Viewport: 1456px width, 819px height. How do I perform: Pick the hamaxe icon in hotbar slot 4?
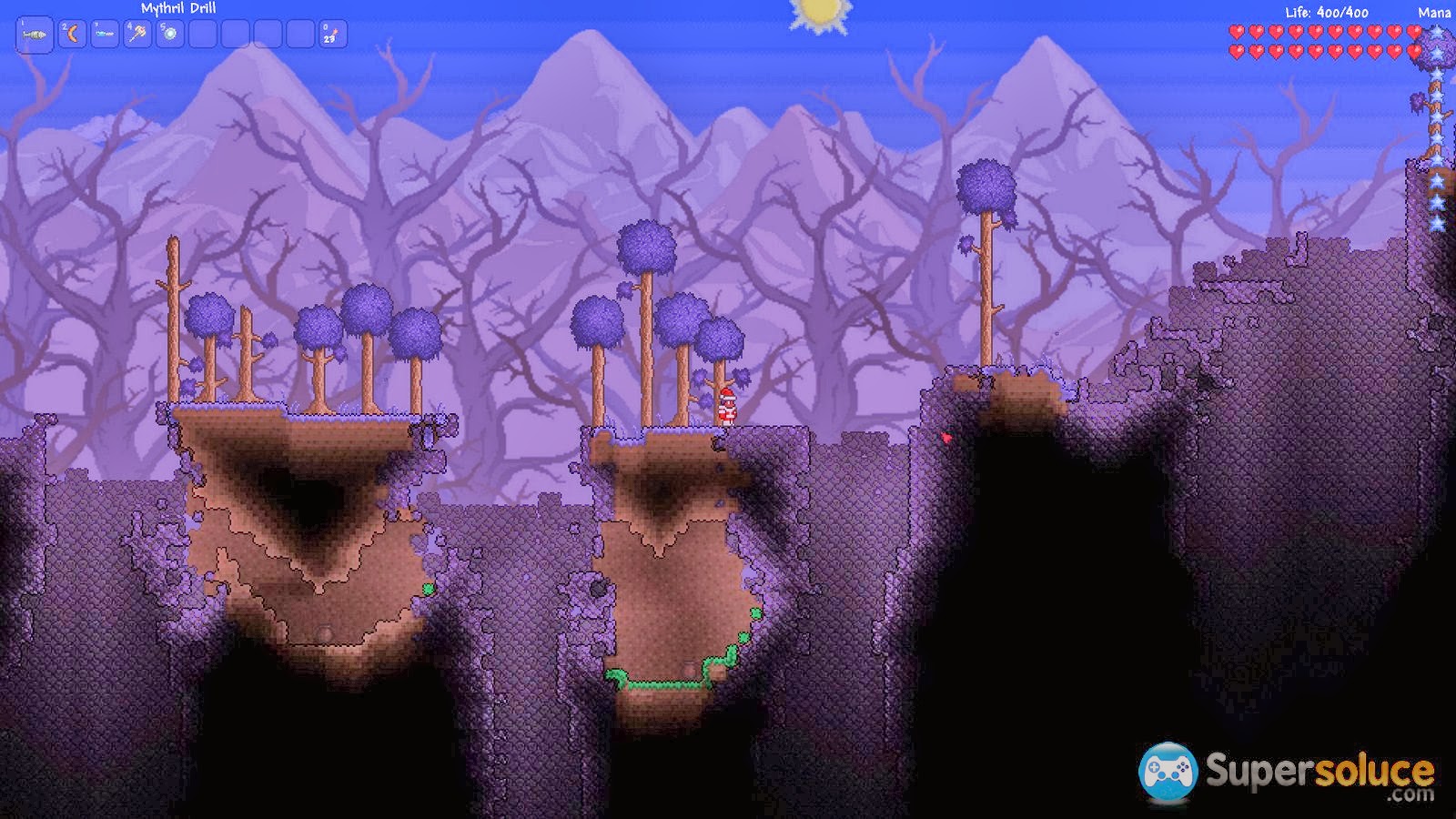coord(135,33)
